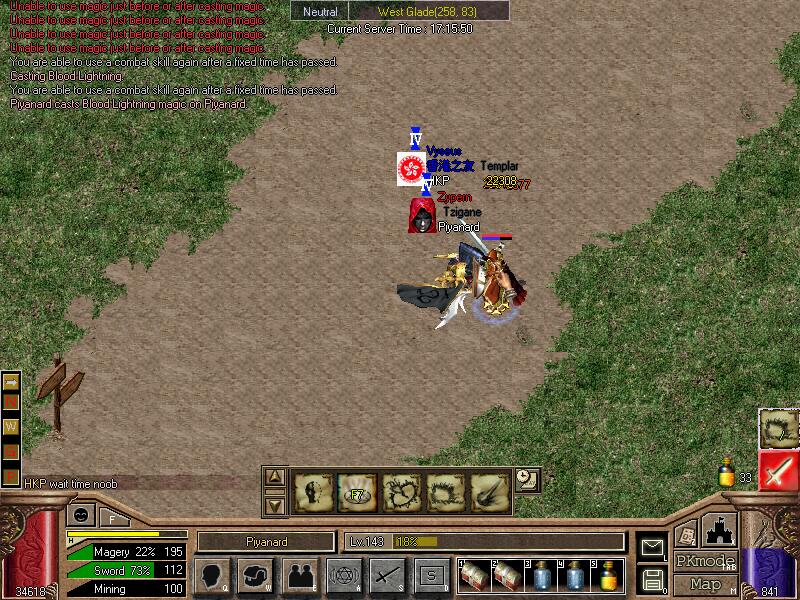
Task: Click the floppy disk save icon
Action: (x=653, y=578)
